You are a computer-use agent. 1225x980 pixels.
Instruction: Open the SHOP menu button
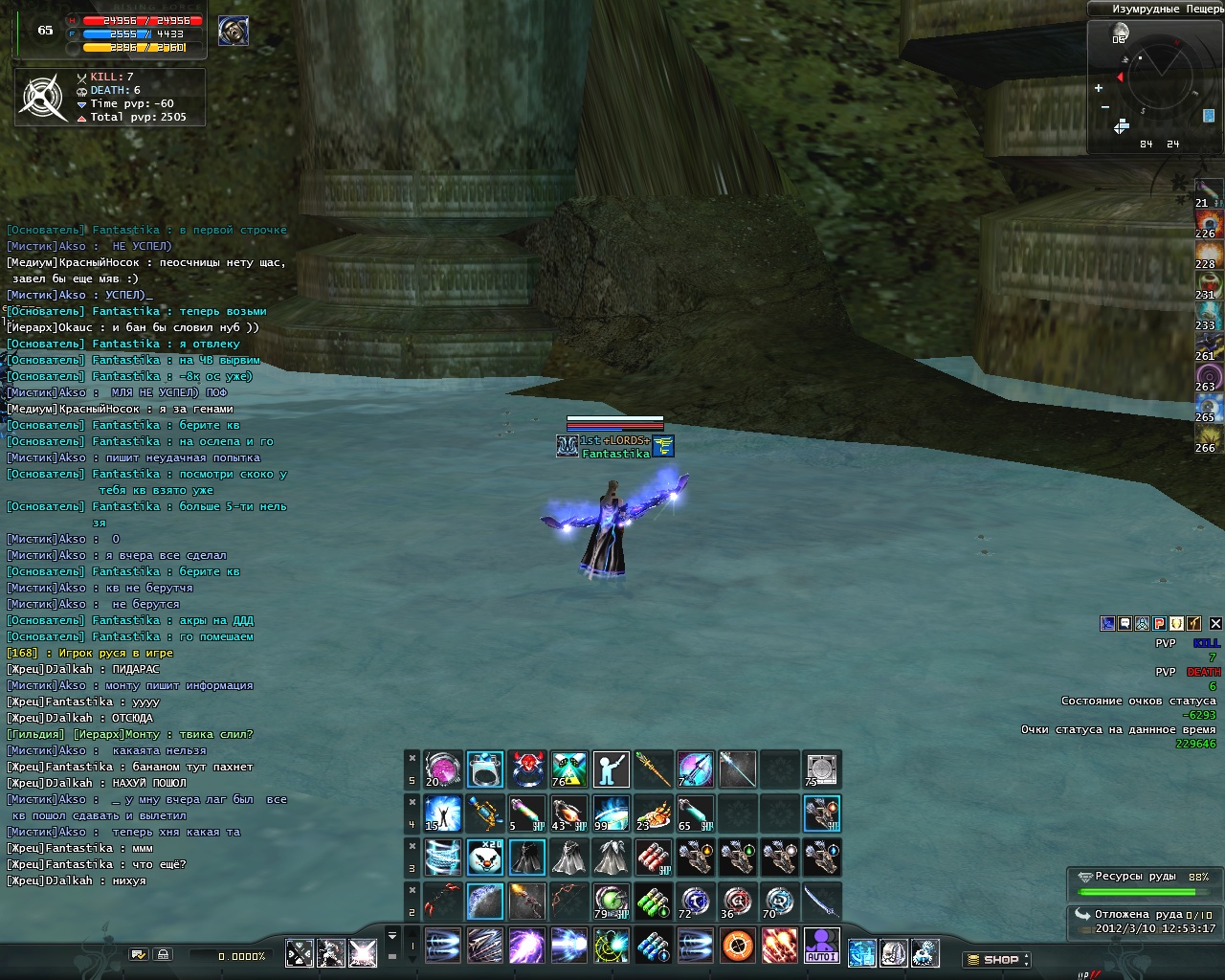[996, 959]
